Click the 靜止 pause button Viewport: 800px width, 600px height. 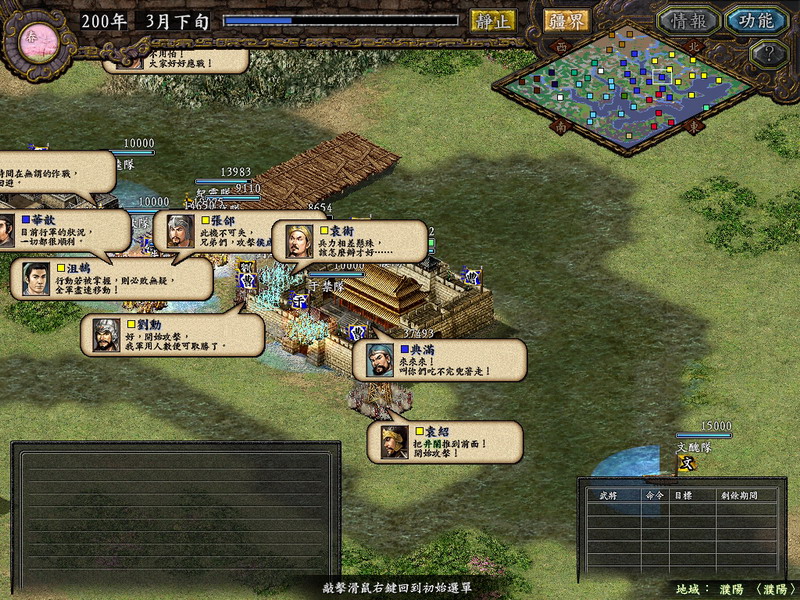click(493, 20)
